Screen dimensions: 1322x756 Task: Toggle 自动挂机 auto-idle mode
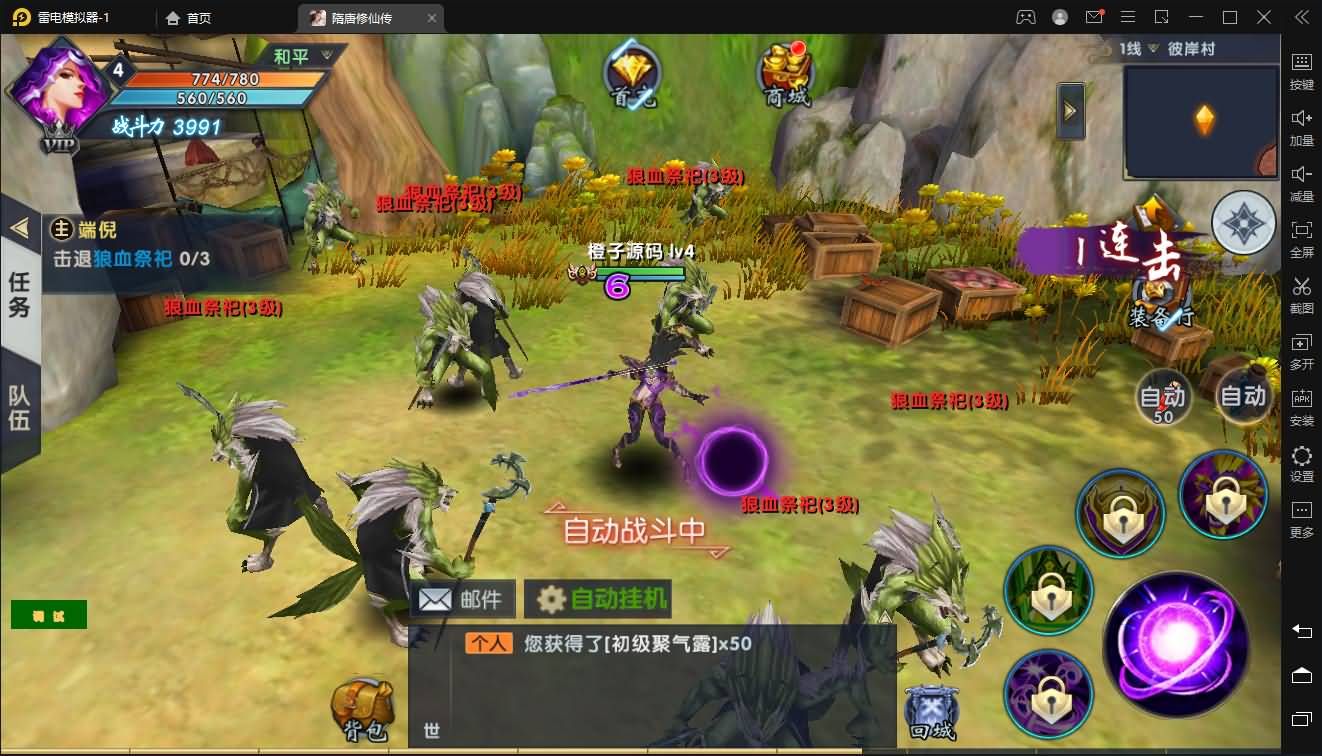598,599
